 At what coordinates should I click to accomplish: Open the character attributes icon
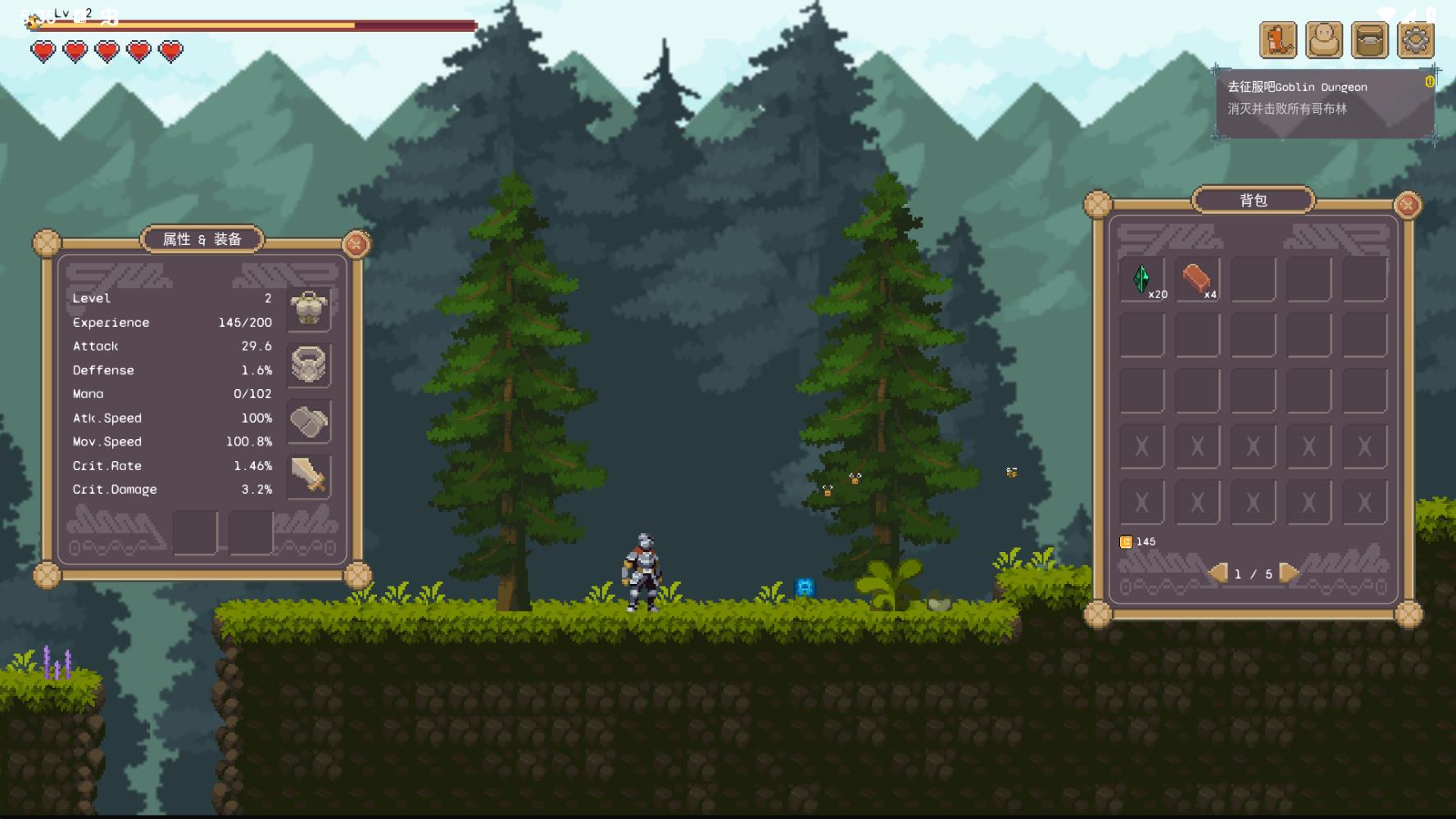[x=1324, y=39]
